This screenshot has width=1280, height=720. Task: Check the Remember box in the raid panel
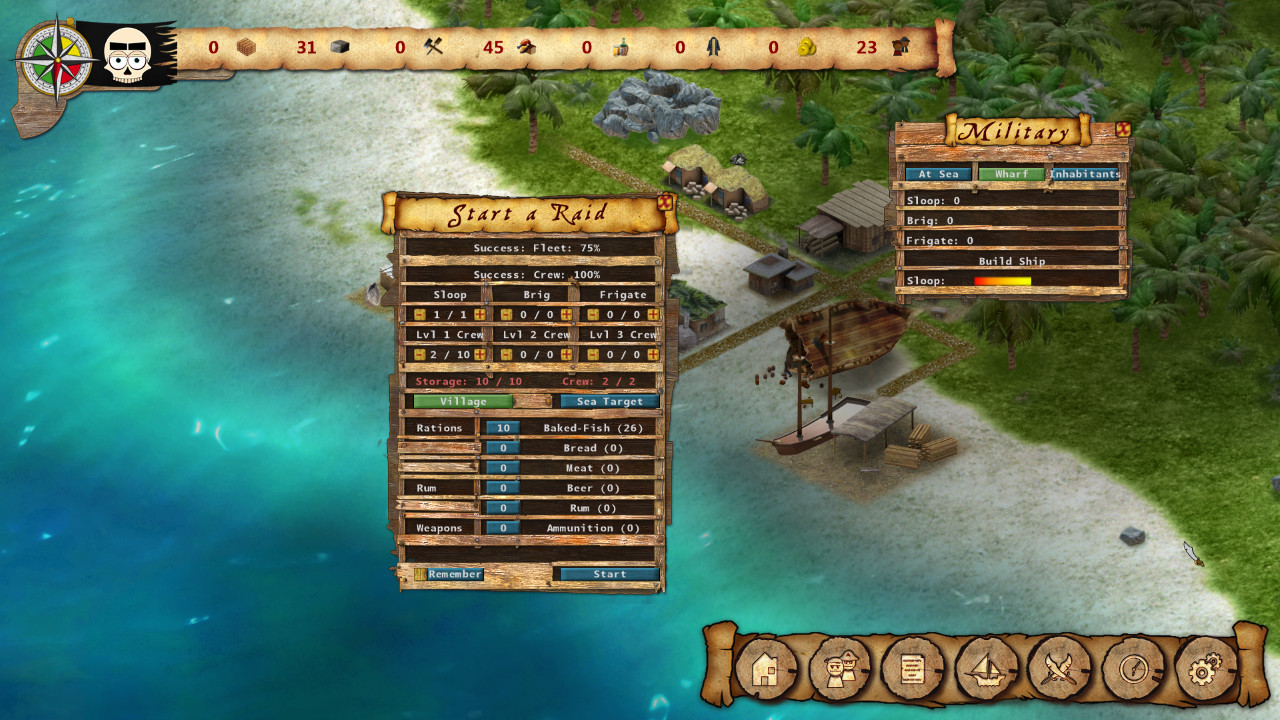point(420,573)
